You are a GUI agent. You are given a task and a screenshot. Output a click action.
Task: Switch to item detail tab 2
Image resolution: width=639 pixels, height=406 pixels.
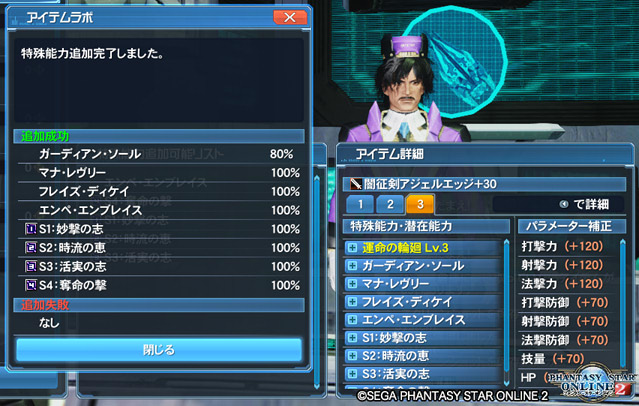pyautogui.click(x=391, y=205)
